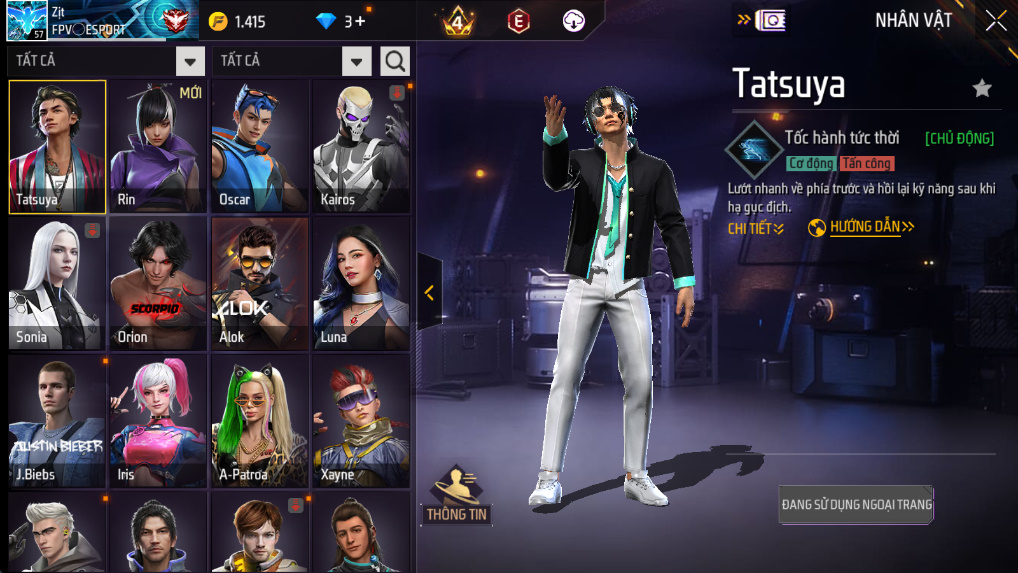Screen dimensions: 1018x573
Task: Pick the Luna character card
Action: pos(361,284)
